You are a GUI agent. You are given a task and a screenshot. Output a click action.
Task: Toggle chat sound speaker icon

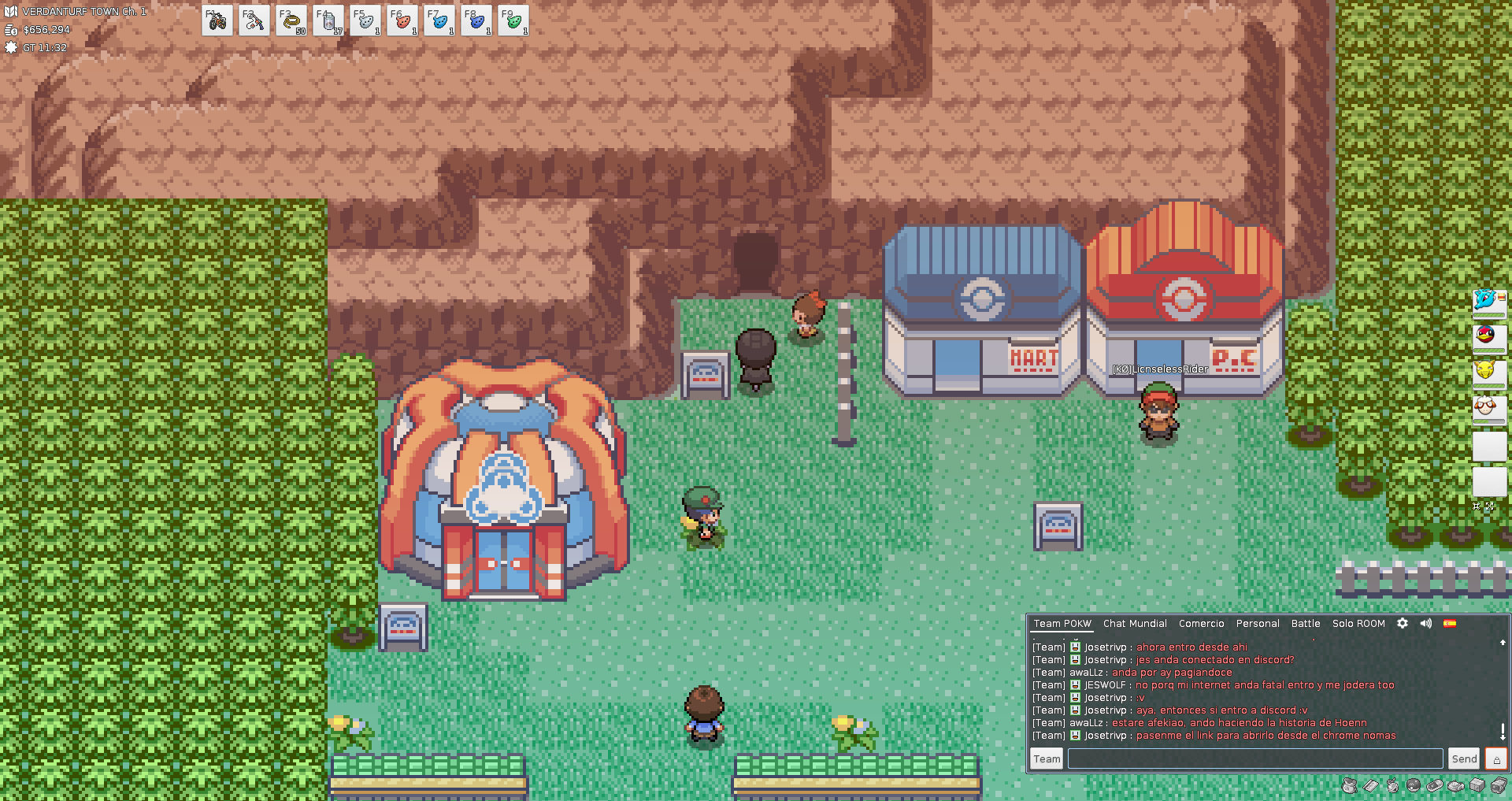tap(1426, 623)
